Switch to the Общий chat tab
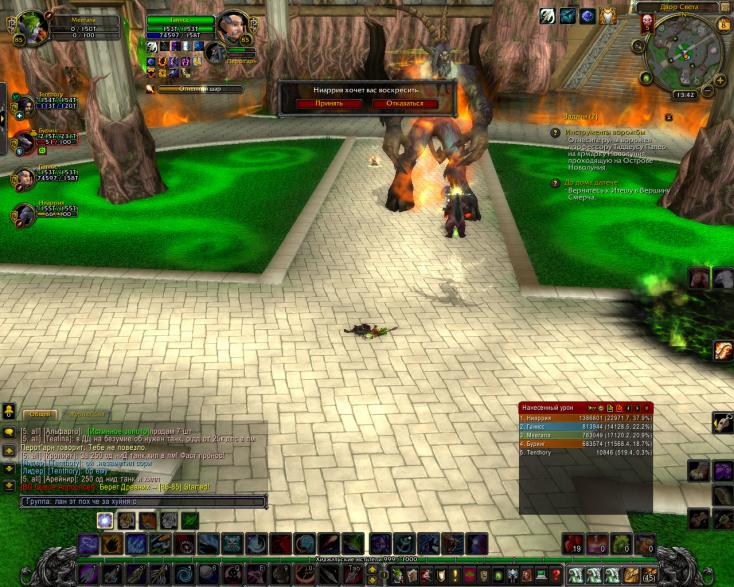 tap(40, 413)
